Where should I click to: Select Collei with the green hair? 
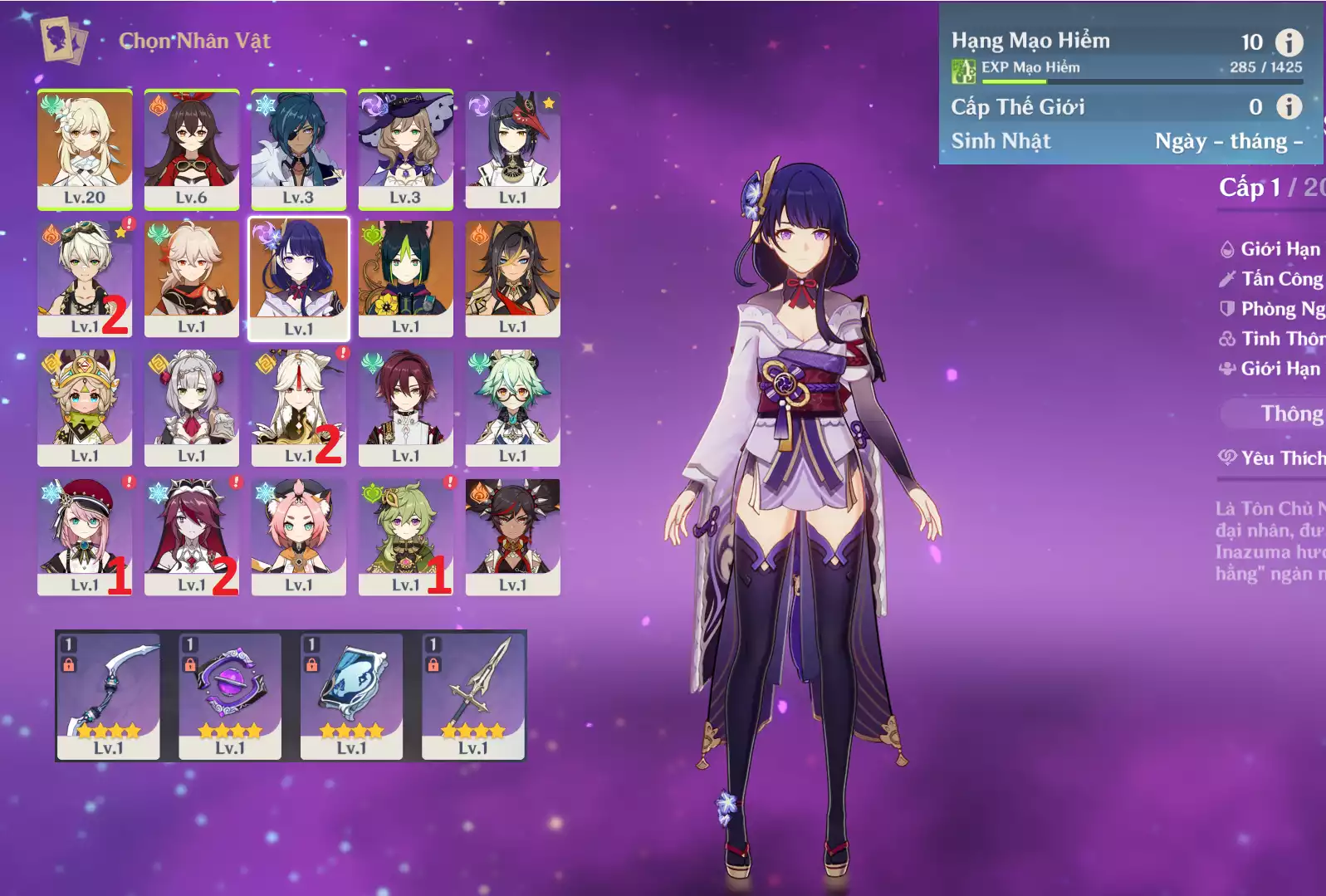pos(406,536)
